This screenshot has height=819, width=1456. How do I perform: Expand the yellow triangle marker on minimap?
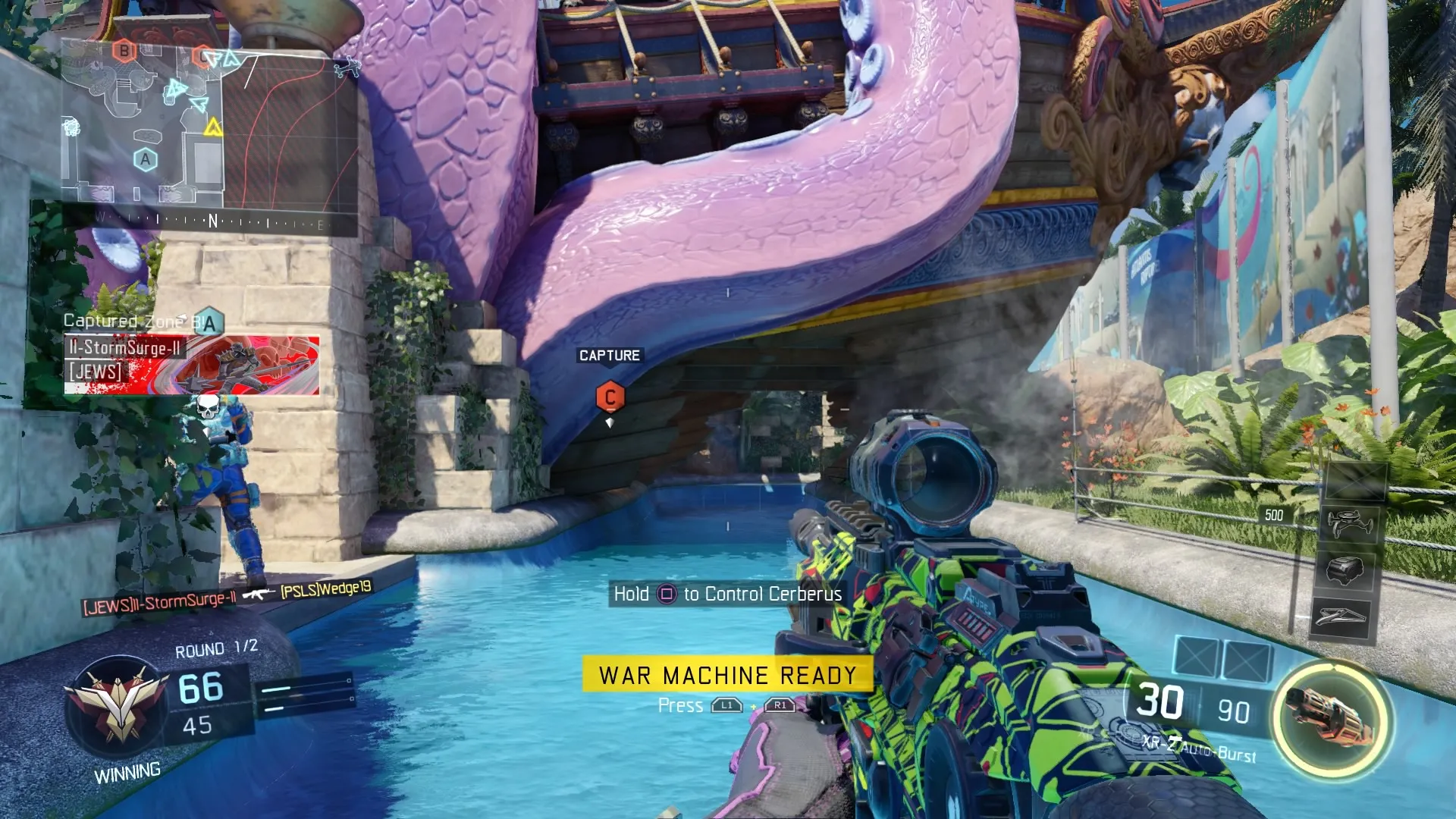tap(213, 127)
